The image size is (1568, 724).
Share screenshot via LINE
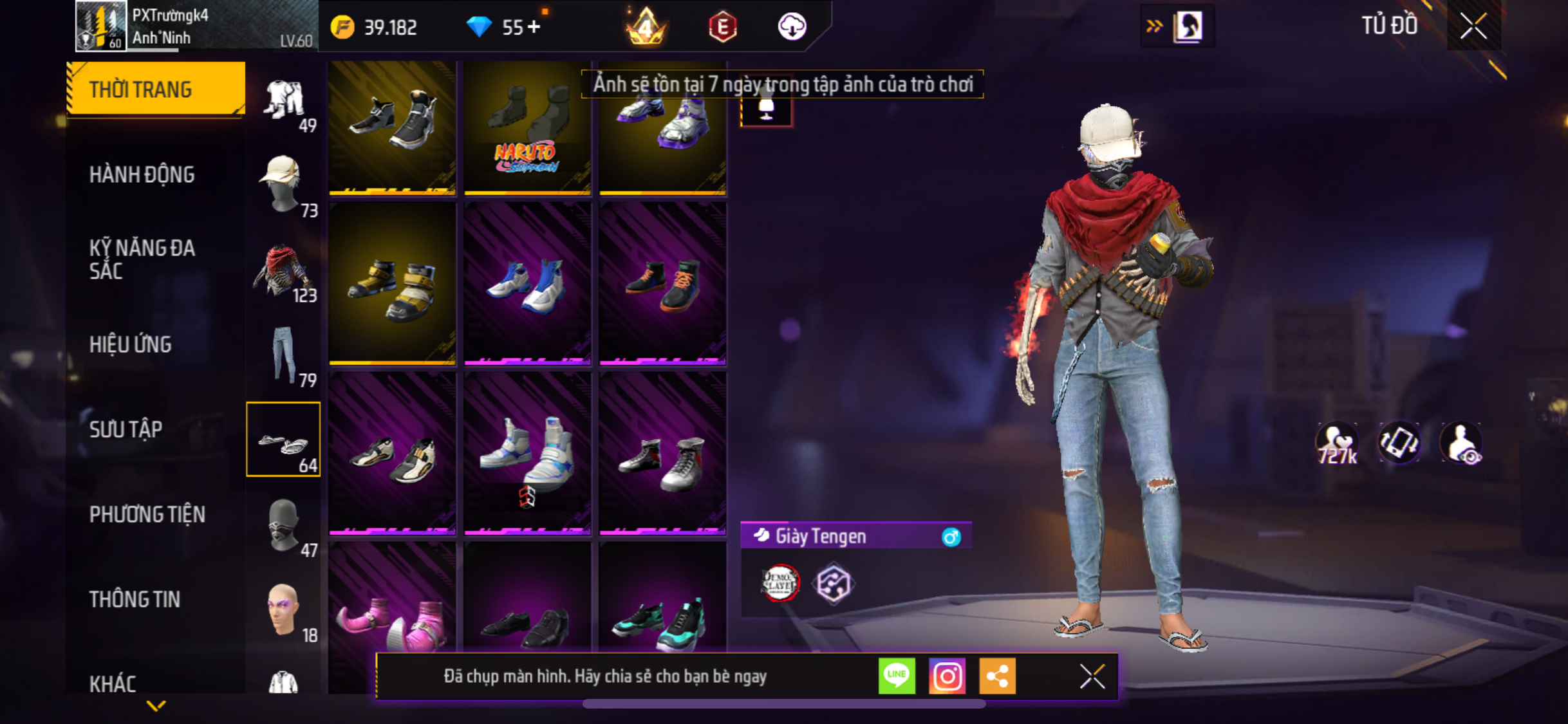click(897, 676)
